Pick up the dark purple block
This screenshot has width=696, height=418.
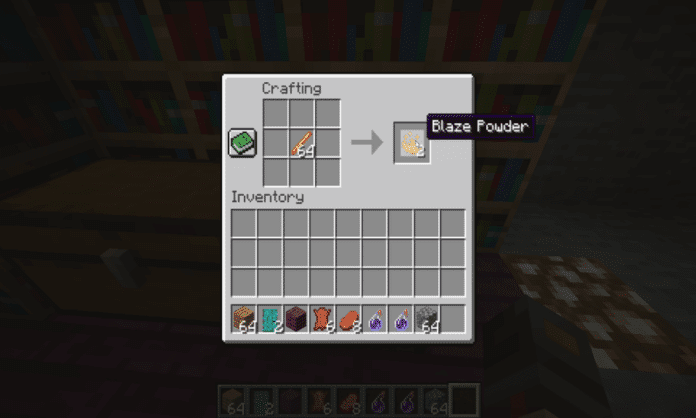pos(297,319)
